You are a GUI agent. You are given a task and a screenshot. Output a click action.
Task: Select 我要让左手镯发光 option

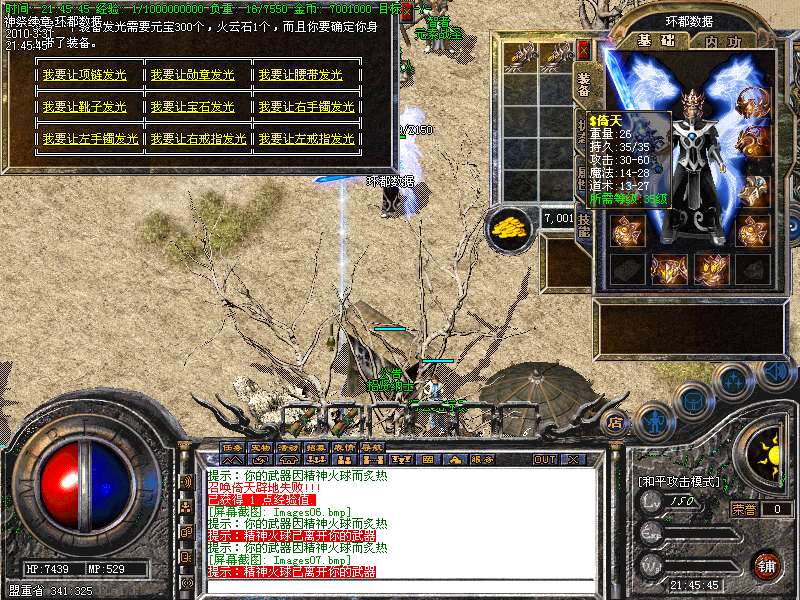90,139
